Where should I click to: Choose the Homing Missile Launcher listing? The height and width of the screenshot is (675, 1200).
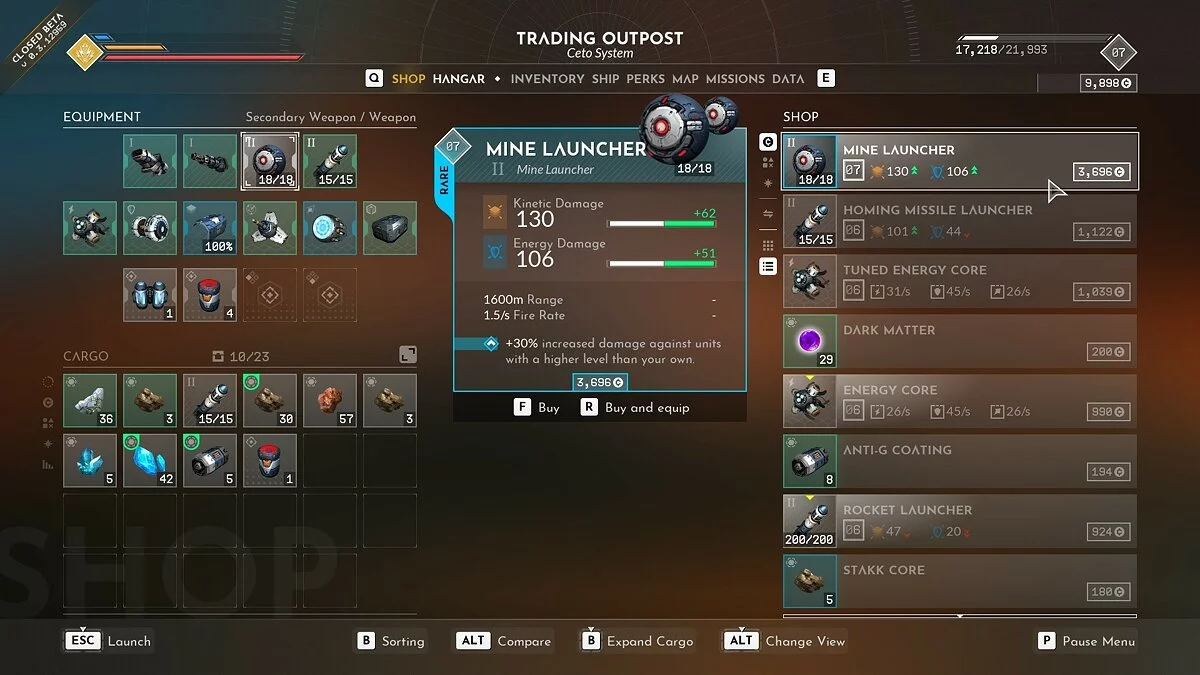[958, 221]
